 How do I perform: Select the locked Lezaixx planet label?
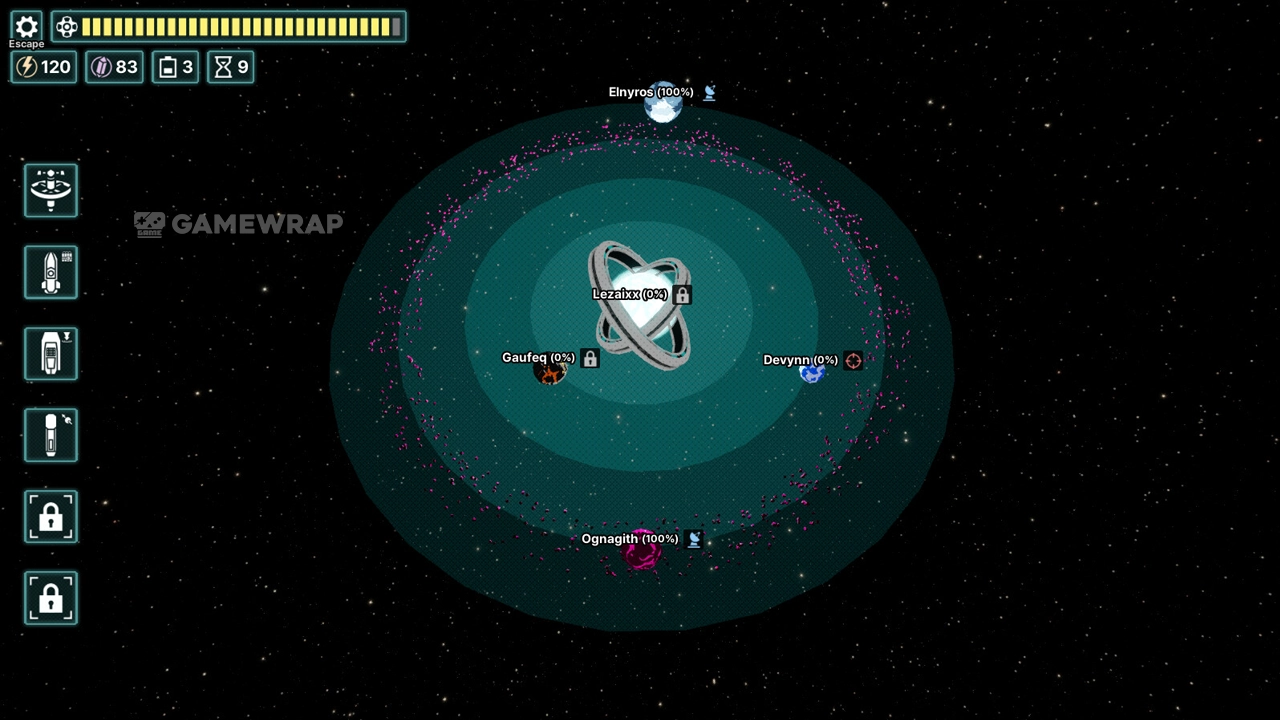tap(629, 294)
